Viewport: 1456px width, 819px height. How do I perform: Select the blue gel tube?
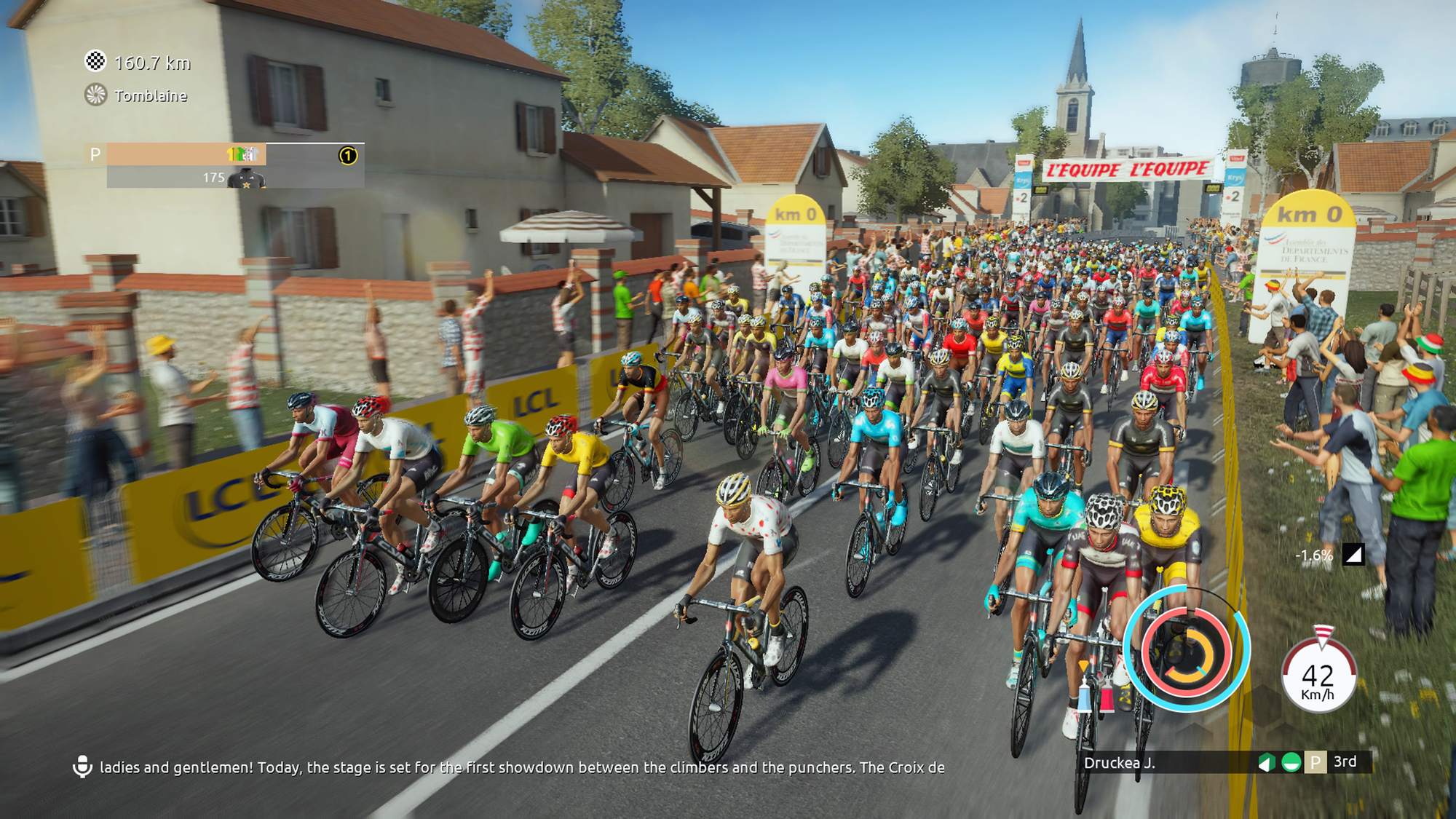[x=1085, y=695]
